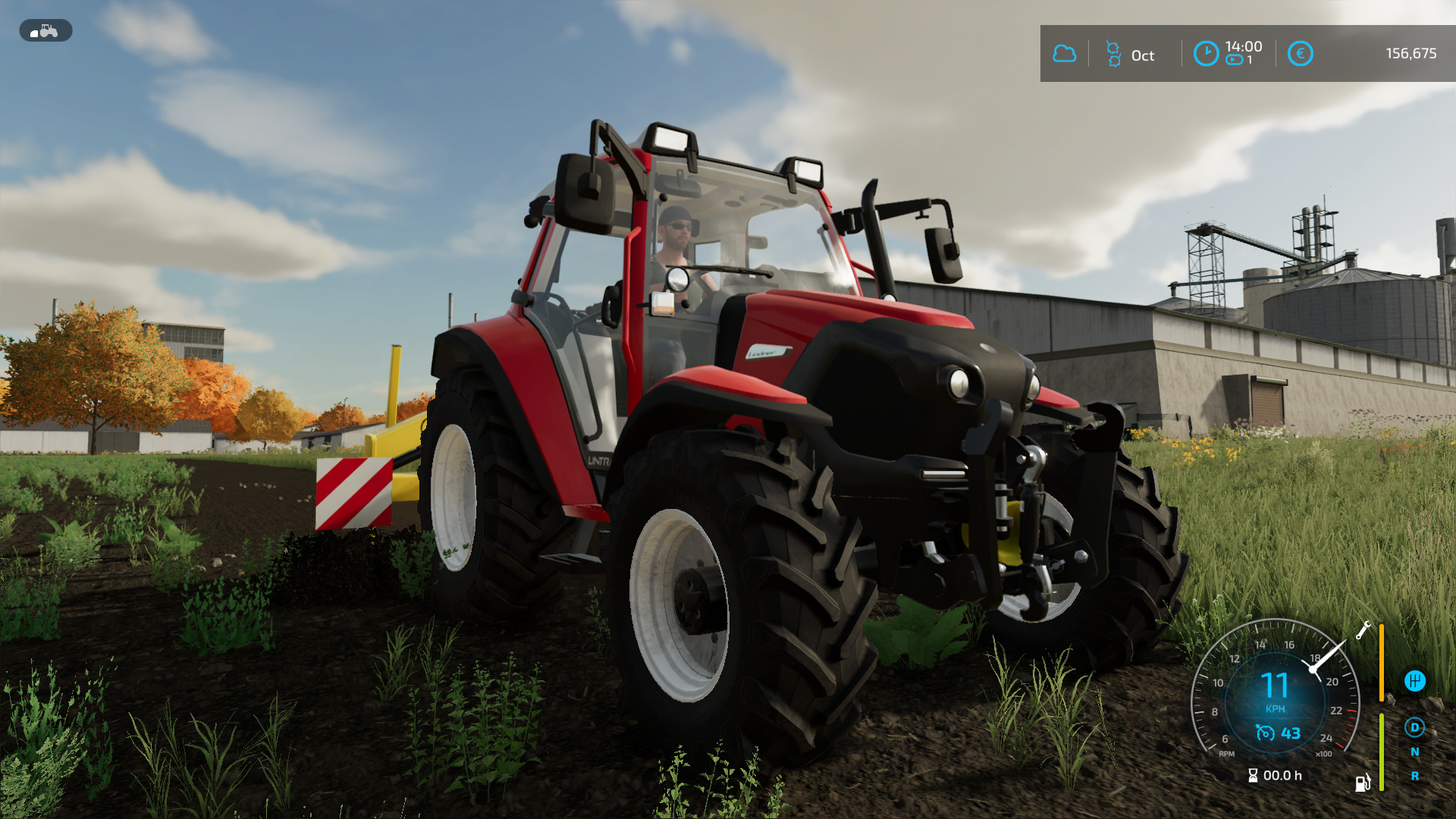The height and width of the screenshot is (819, 1456).
Task: Click the cruise control gauge icon beside 43
Action: pyautogui.click(x=1266, y=733)
